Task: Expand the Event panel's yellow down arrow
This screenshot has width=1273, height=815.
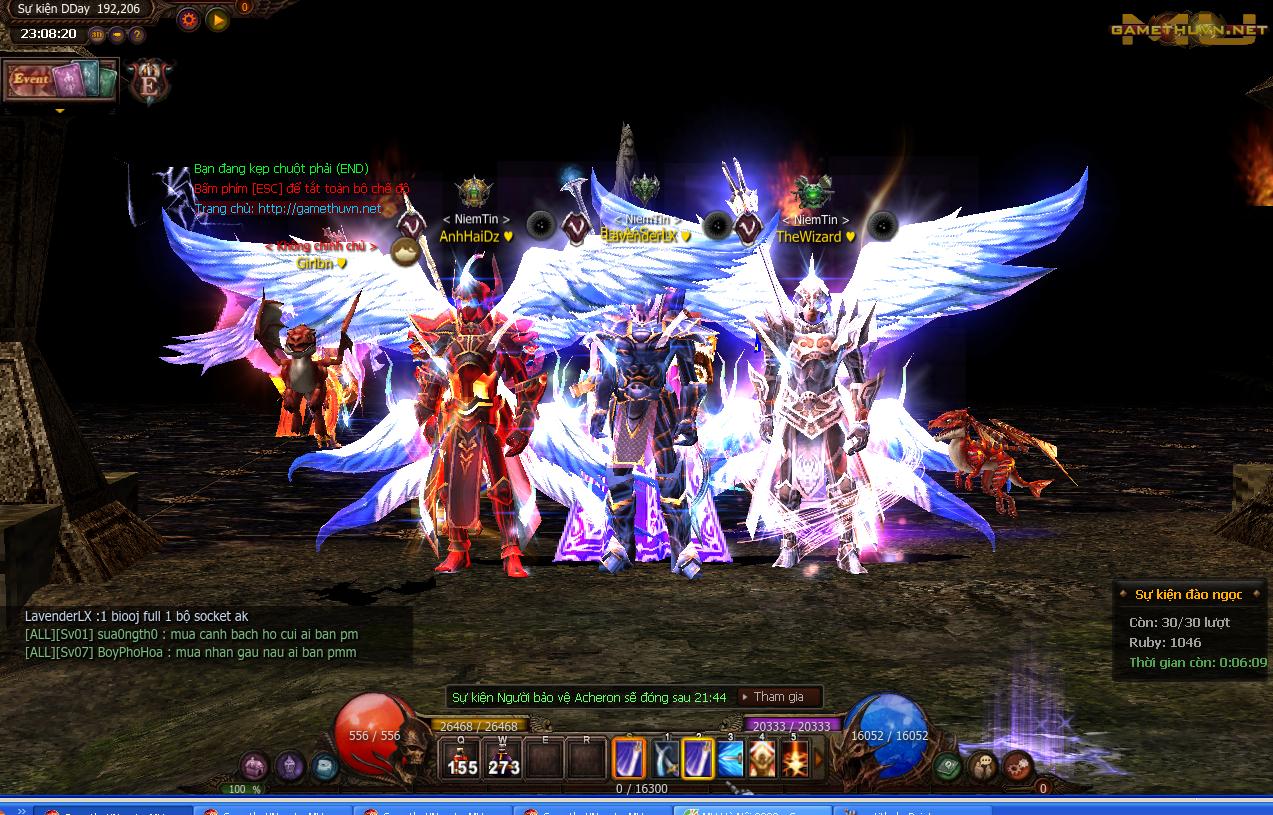Action: pyautogui.click(x=59, y=110)
